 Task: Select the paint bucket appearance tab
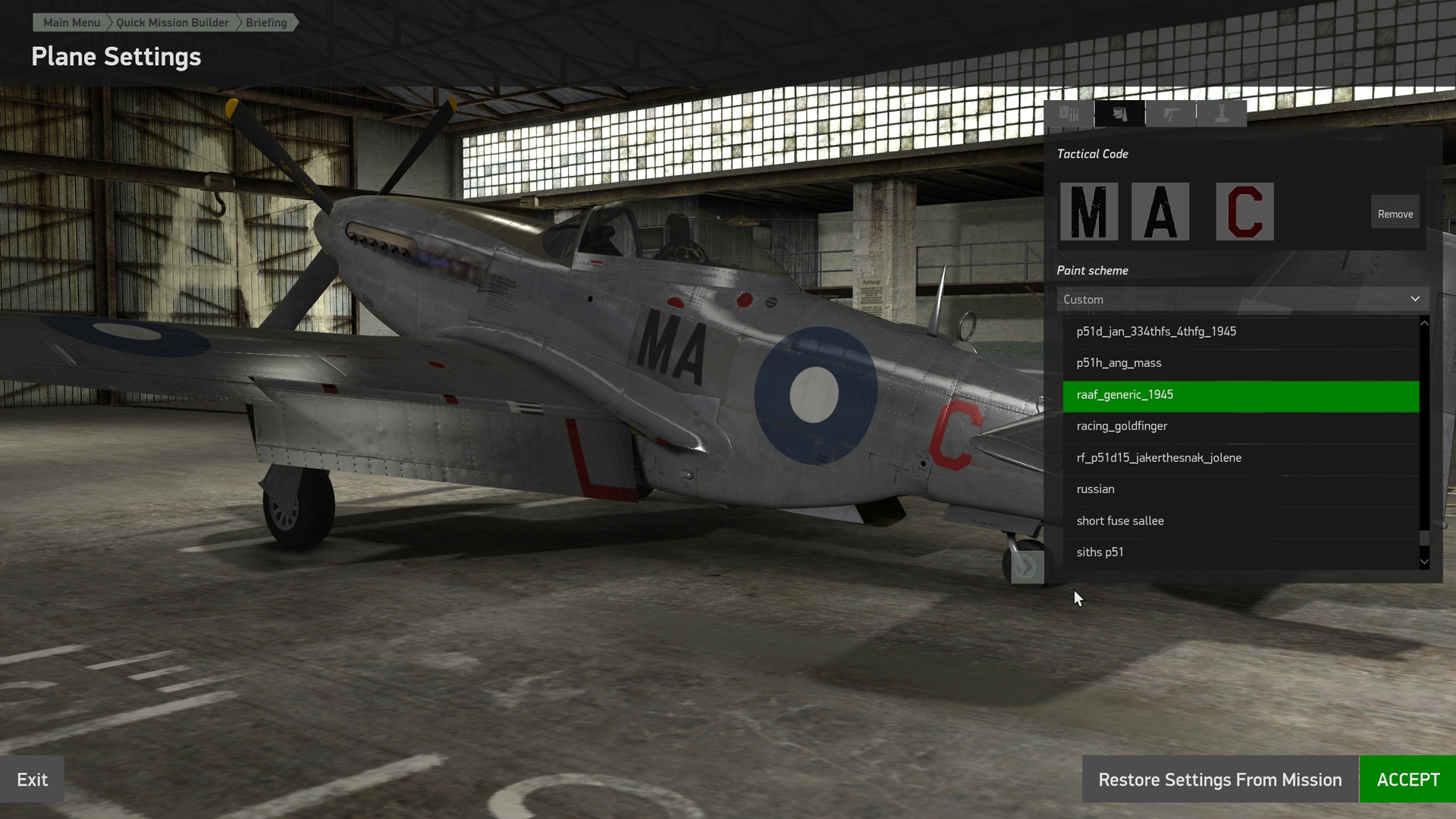pos(1119,114)
